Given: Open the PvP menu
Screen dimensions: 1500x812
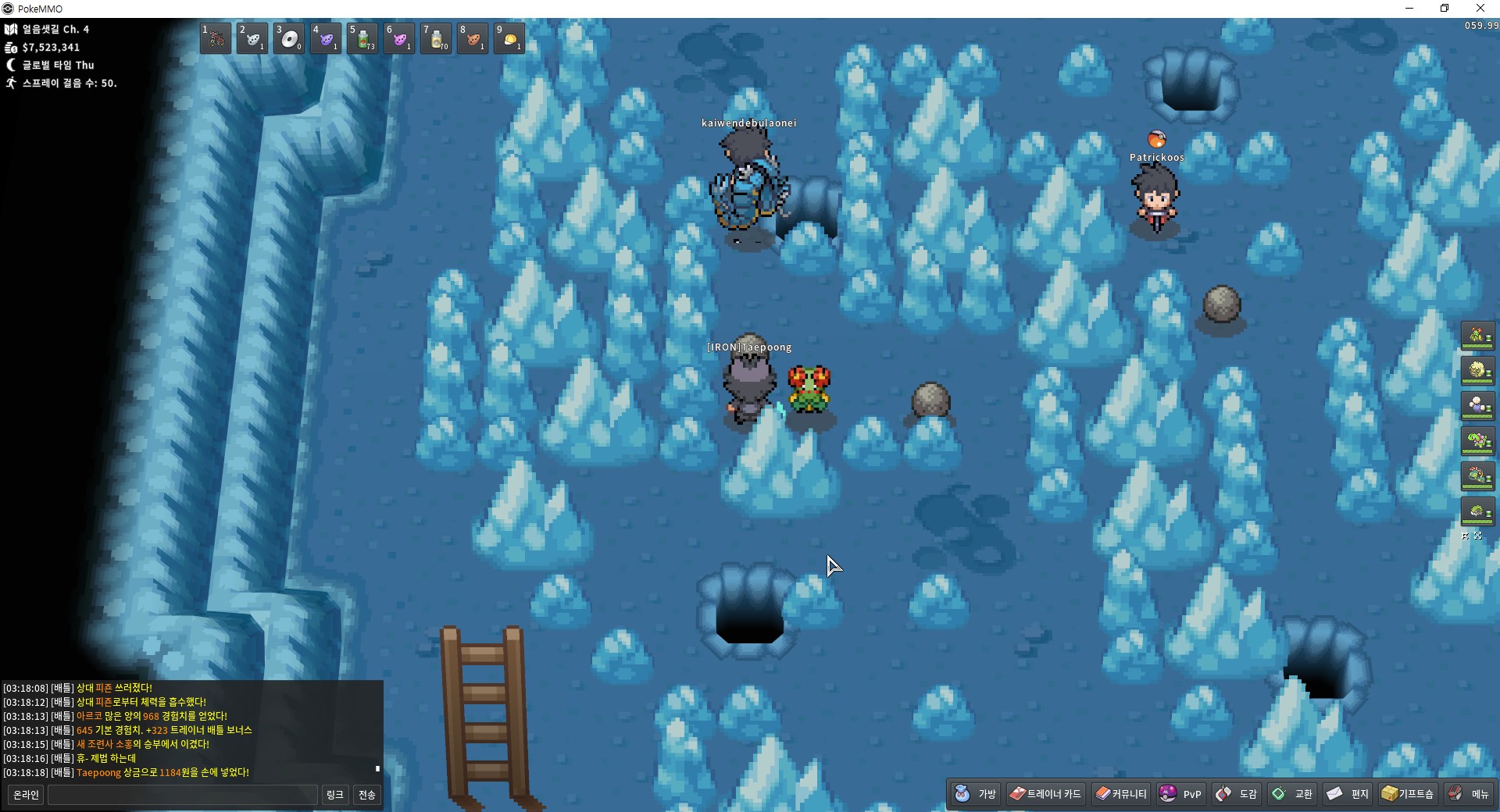Looking at the screenshot, I should (1180, 794).
